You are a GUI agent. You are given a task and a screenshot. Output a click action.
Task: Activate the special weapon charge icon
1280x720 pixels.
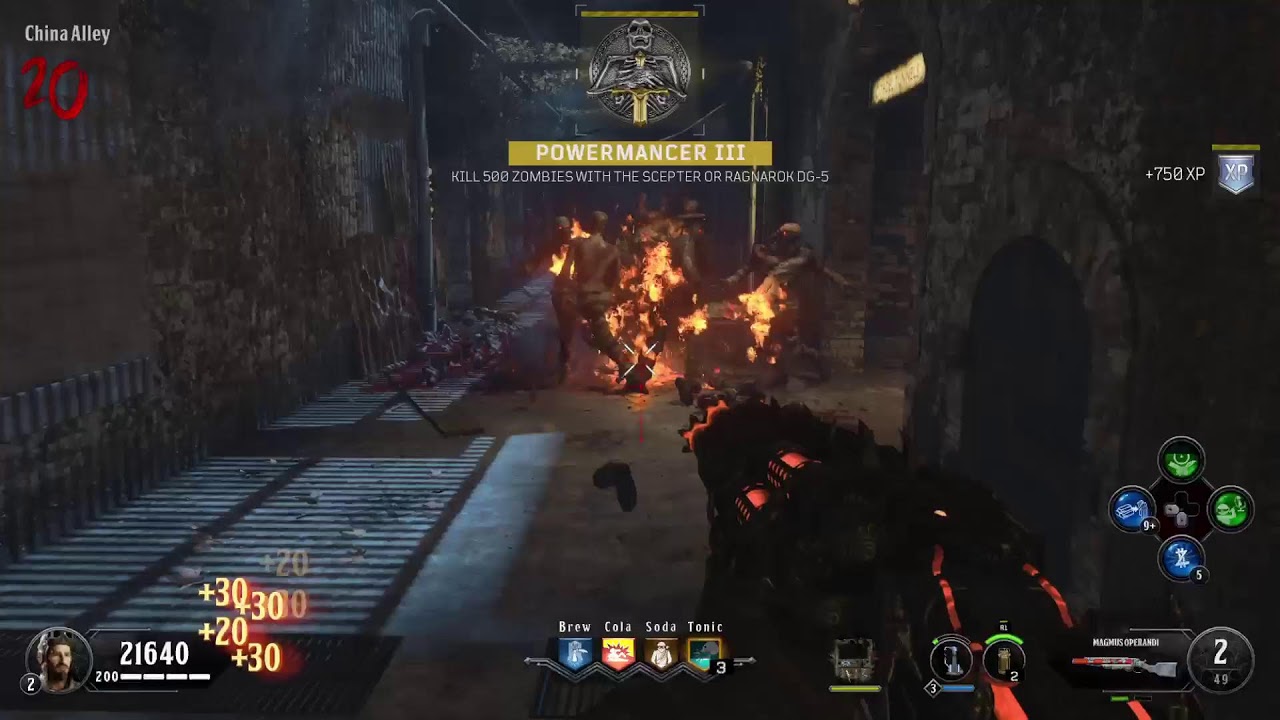point(950,660)
